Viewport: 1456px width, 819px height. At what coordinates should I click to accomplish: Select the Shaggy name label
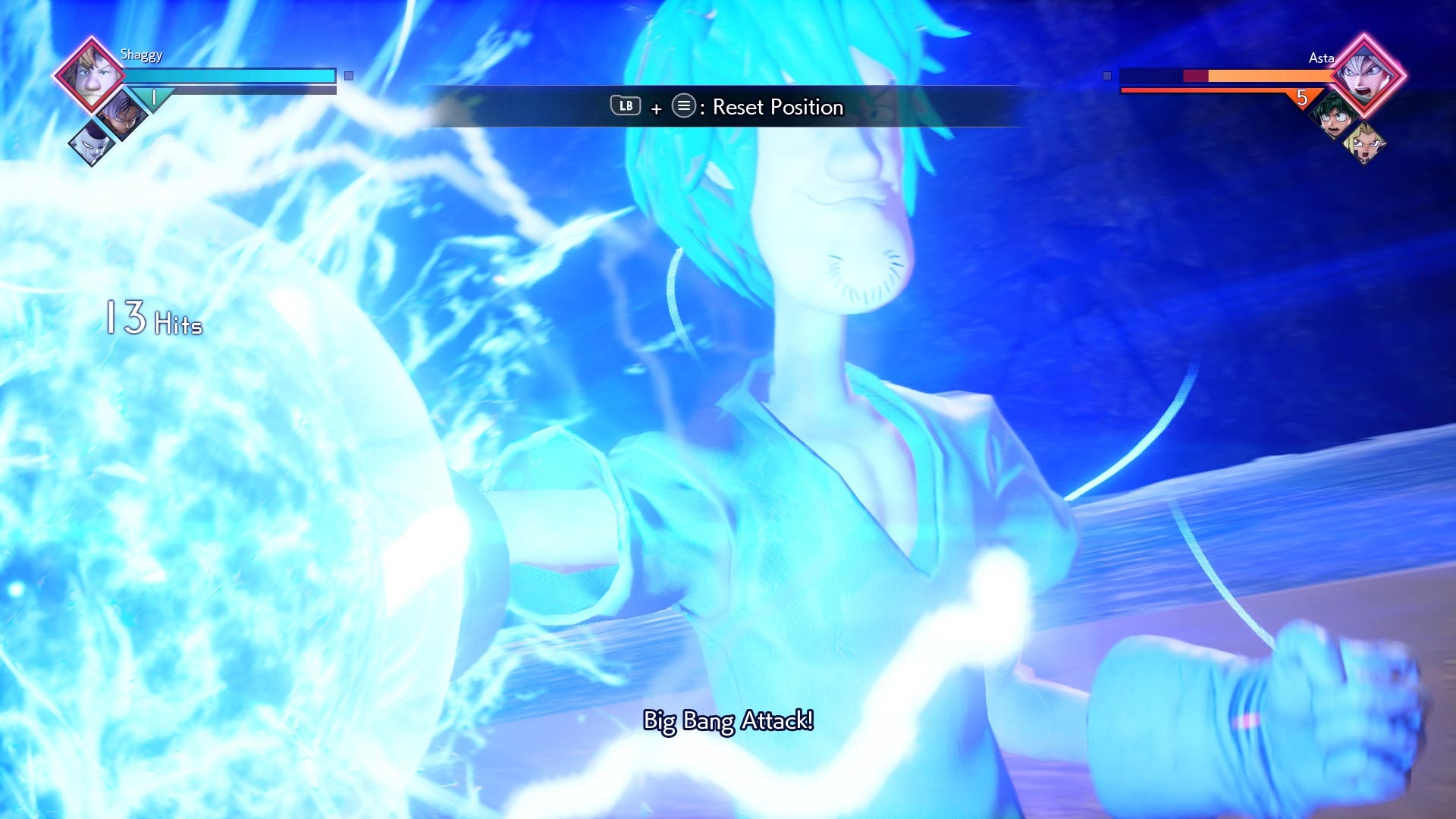(x=141, y=55)
